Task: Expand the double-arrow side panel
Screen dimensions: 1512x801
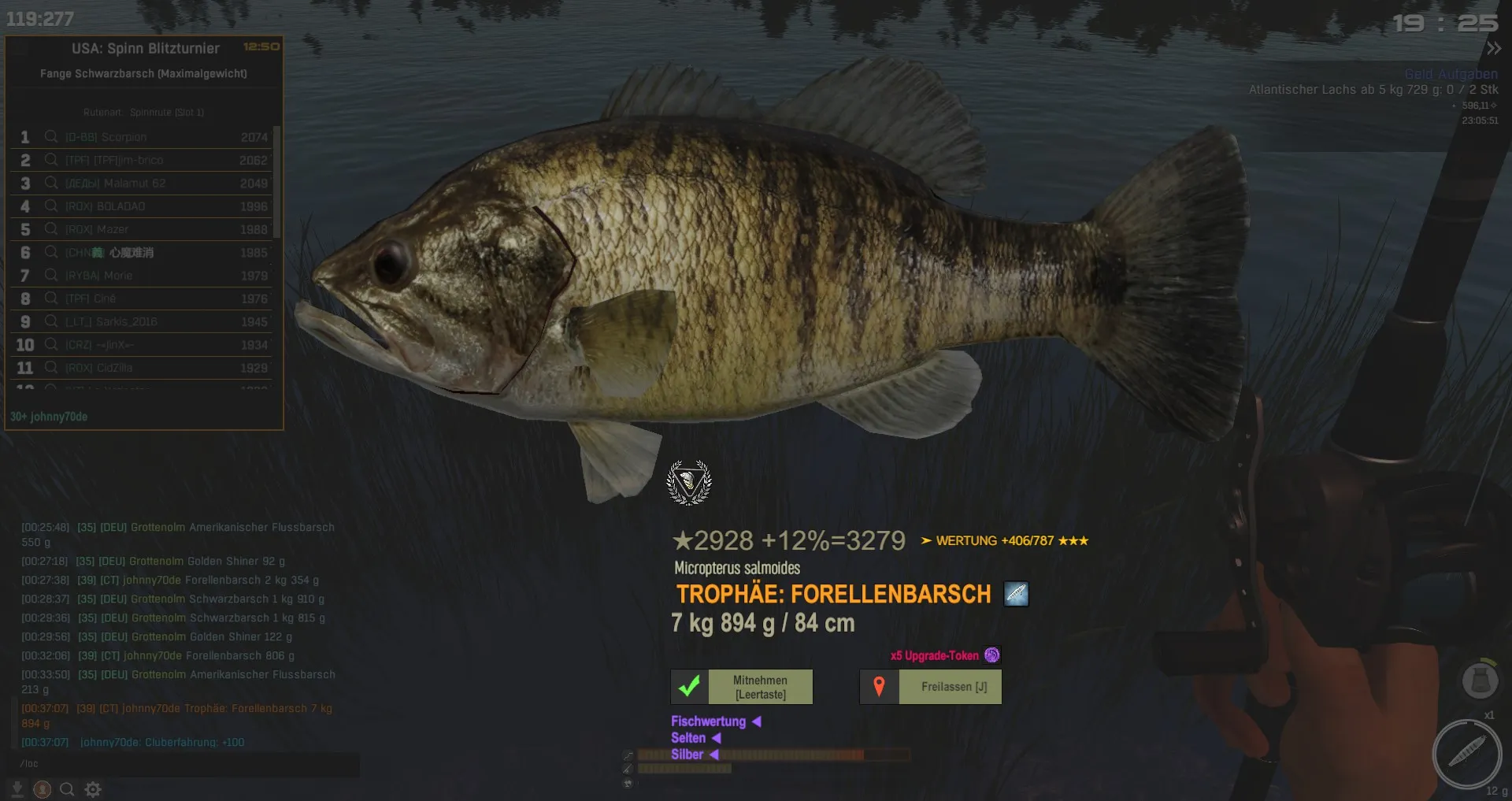Action: click(x=1493, y=49)
